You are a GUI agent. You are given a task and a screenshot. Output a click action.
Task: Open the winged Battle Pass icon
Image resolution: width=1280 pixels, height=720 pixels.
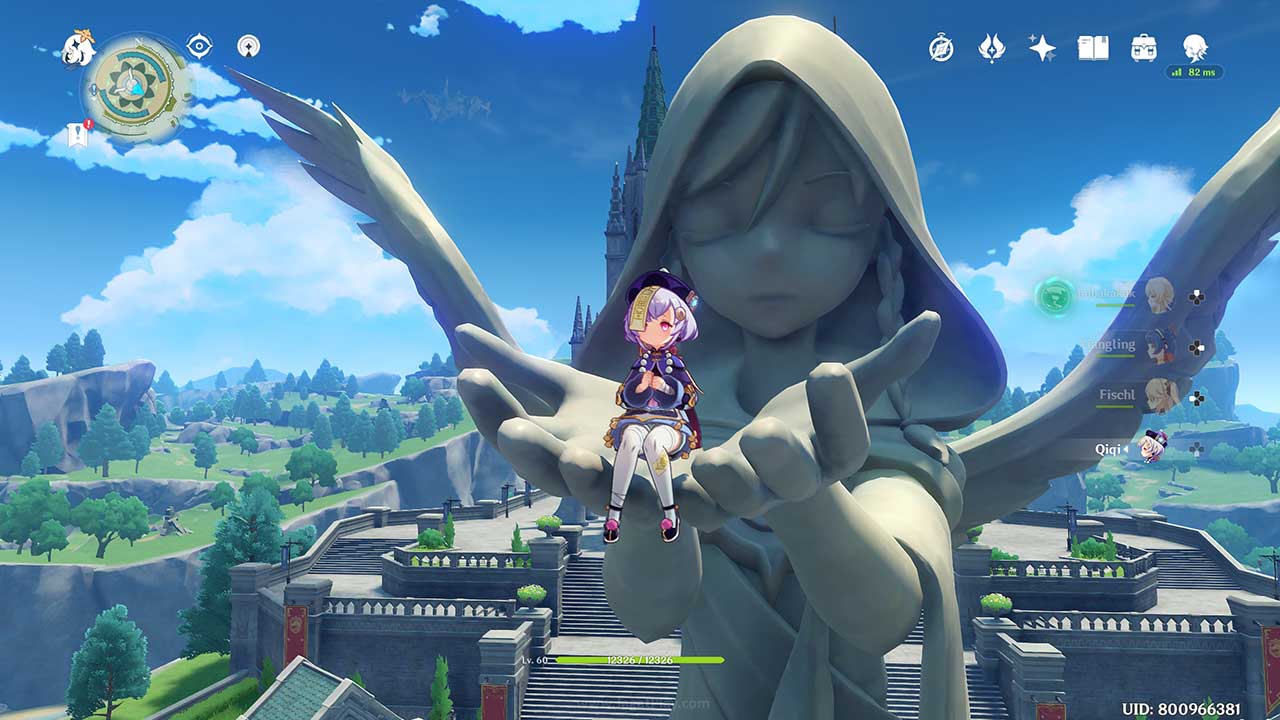[991, 48]
